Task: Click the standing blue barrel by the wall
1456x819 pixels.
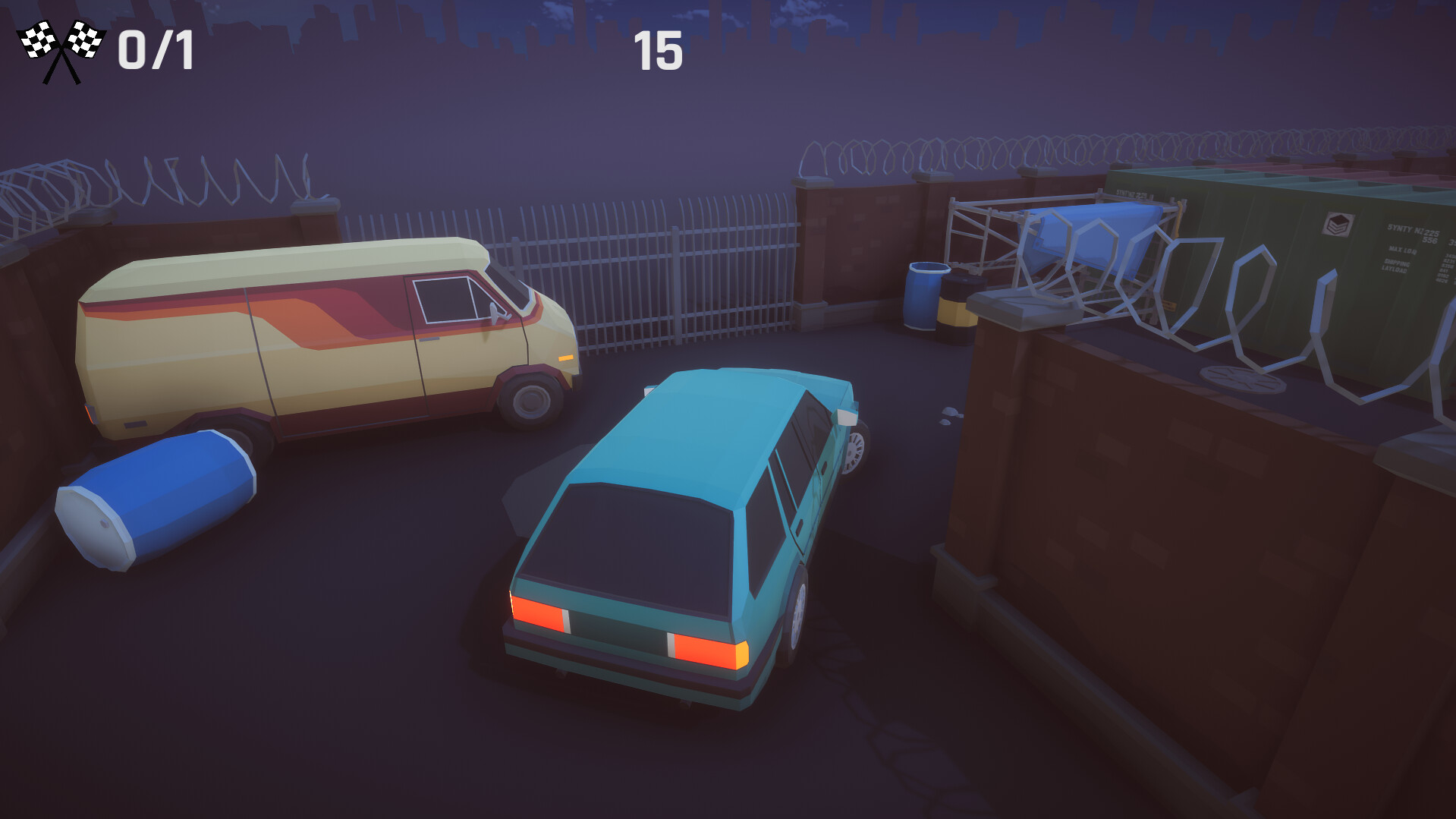Action: pyautogui.click(x=924, y=296)
